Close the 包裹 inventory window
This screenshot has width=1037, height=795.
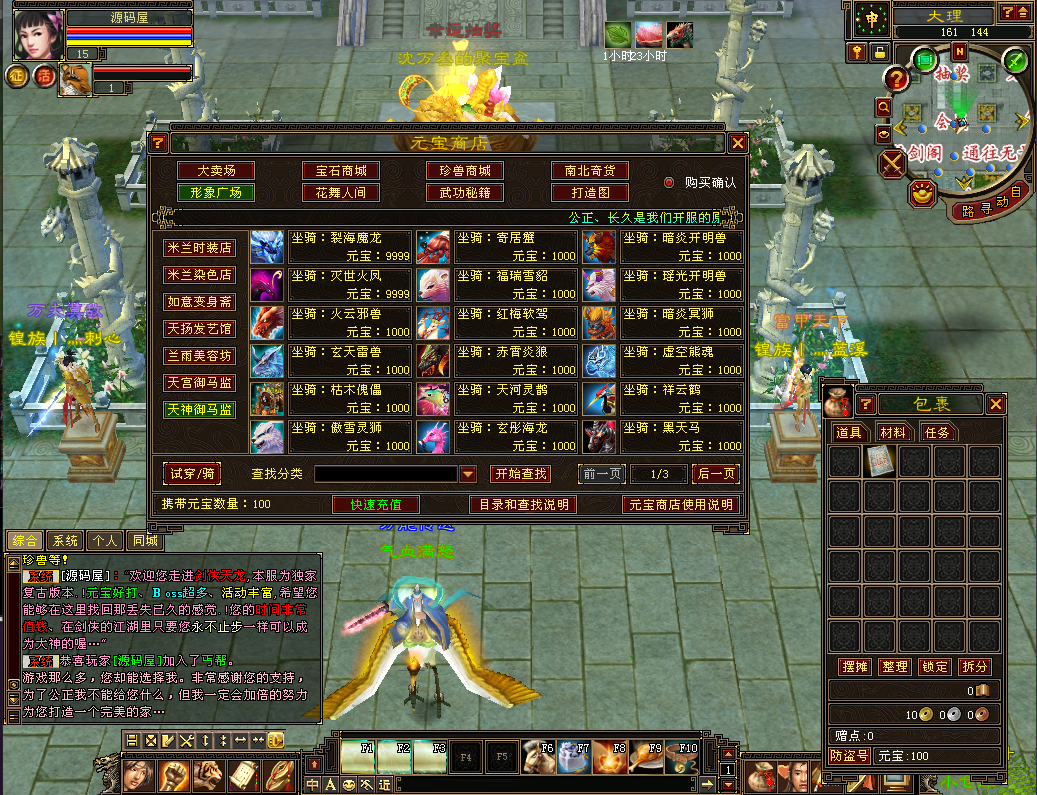coord(996,404)
